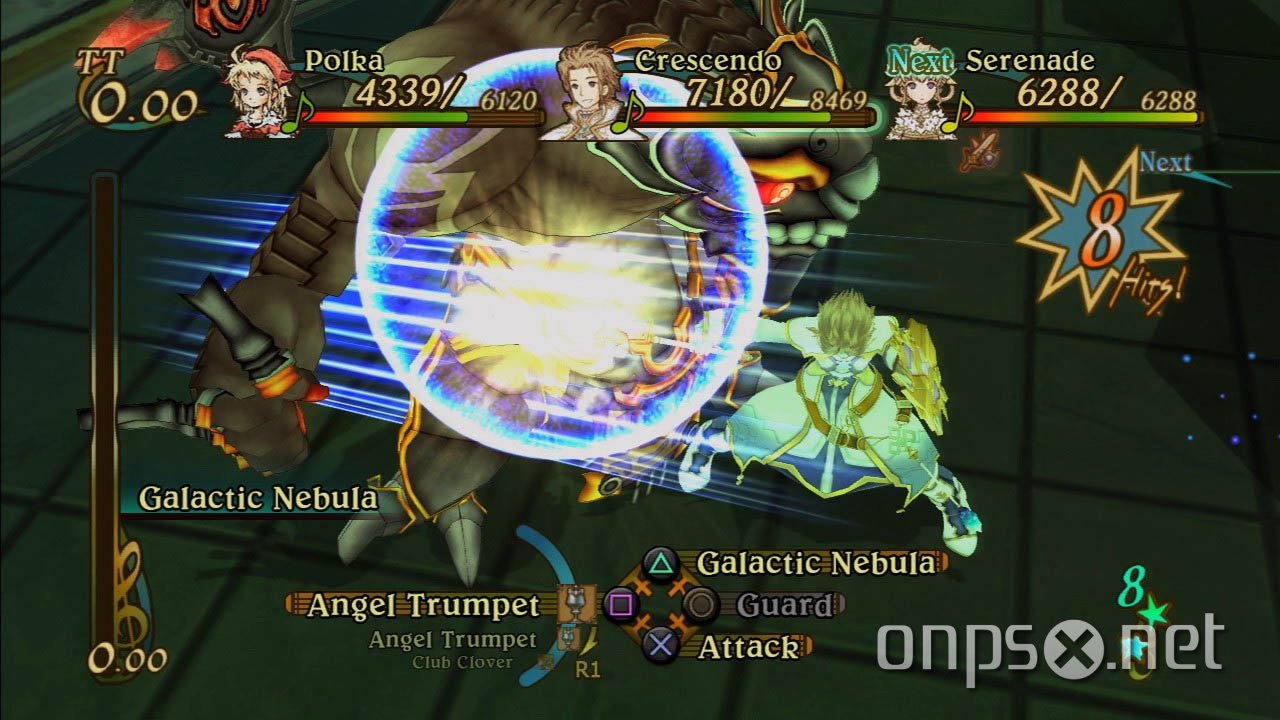The height and width of the screenshot is (720, 1280).
Task: Click the sword icon below Serenade's portrait
Action: coord(978,152)
